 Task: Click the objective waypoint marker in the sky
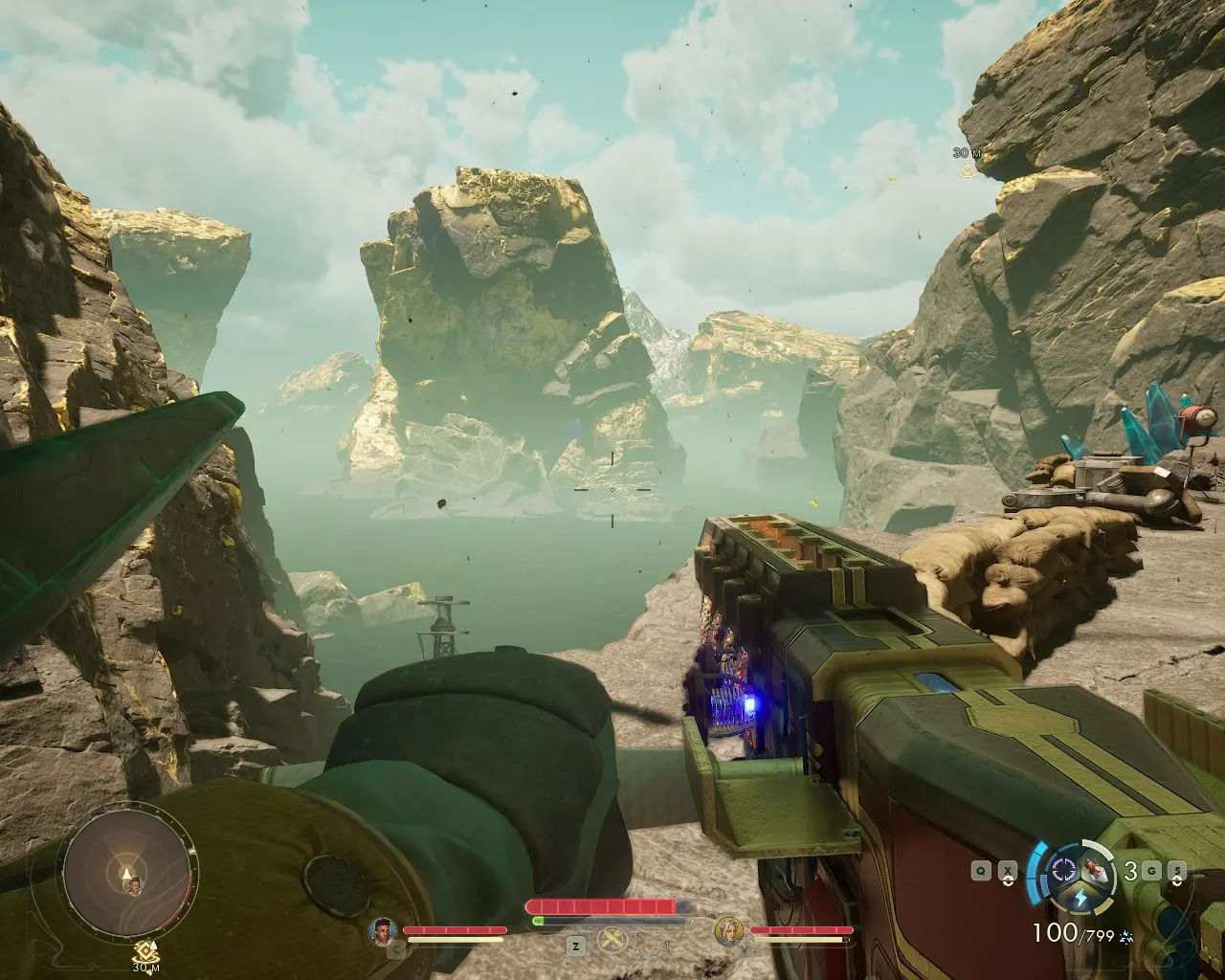[967, 171]
